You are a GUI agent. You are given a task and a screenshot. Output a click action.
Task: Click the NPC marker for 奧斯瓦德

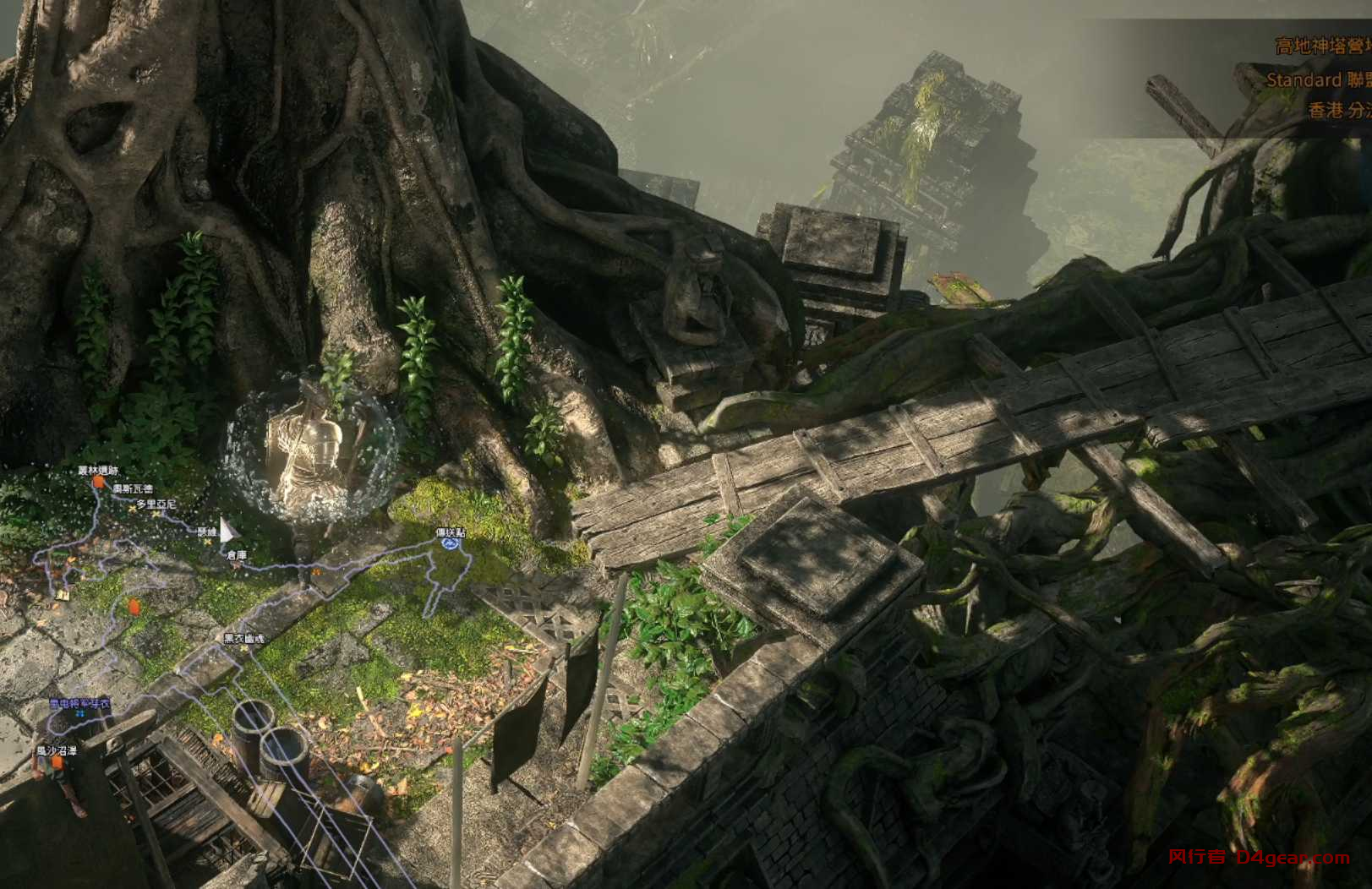click(x=131, y=508)
